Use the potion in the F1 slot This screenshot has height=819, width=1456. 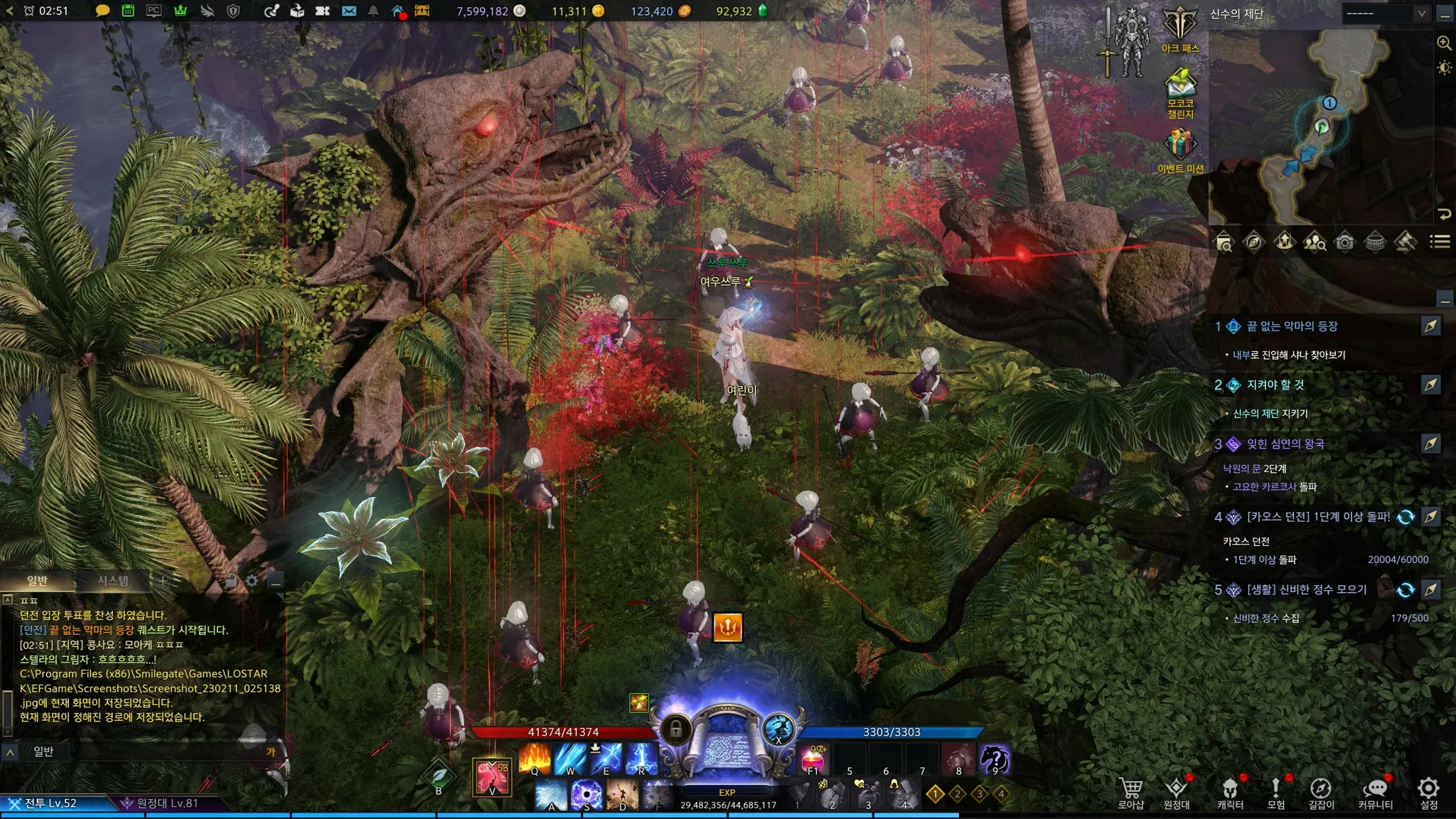(813, 759)
